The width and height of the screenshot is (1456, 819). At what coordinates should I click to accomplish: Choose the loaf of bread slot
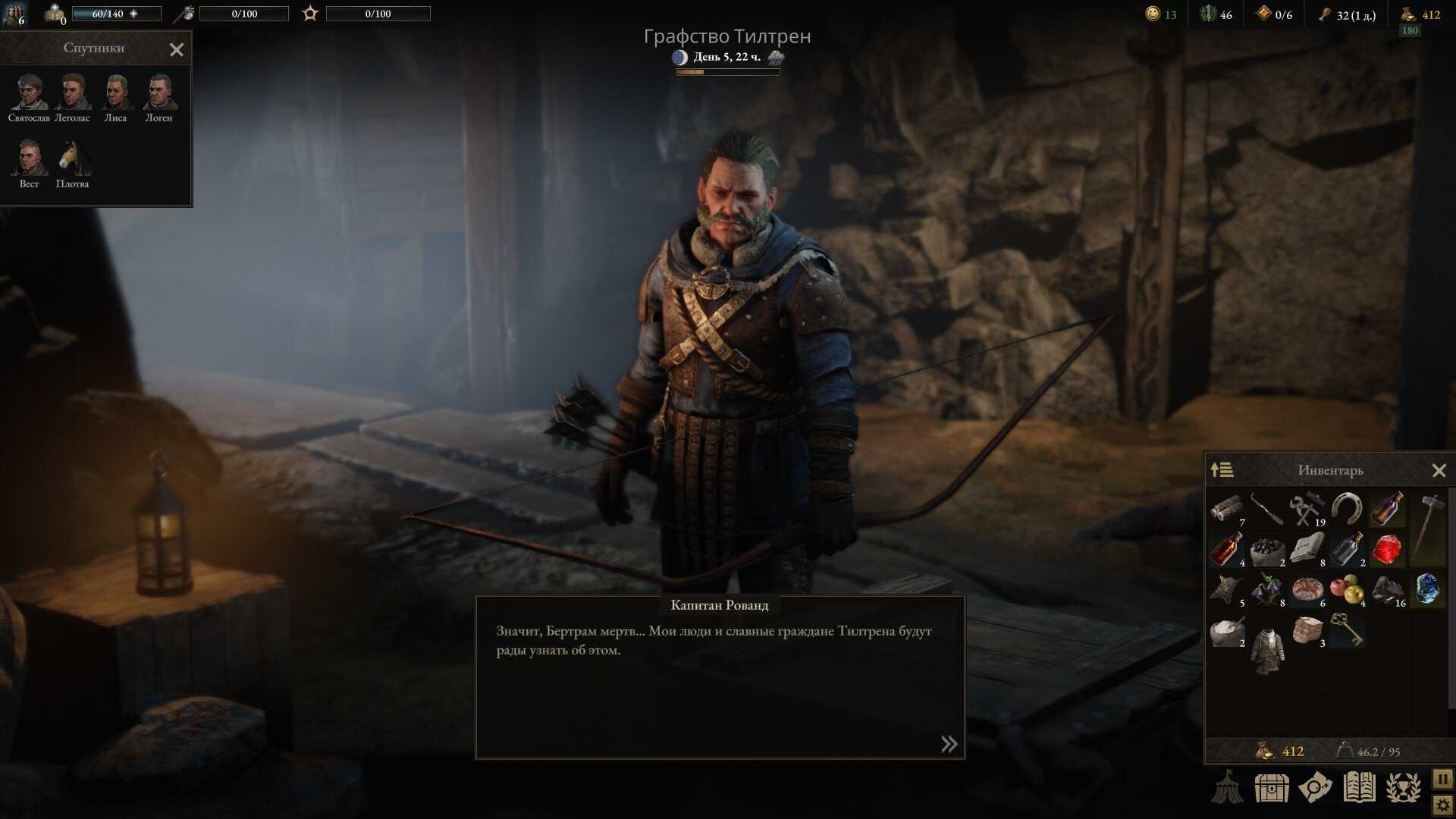(1307, 589)
